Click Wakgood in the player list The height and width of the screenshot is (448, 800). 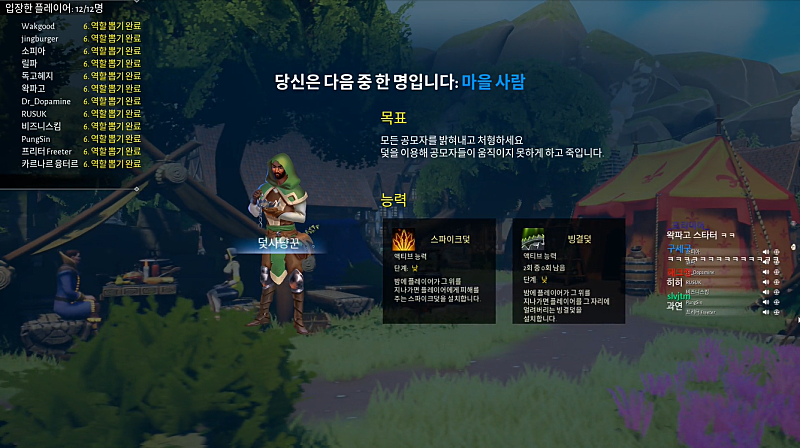pos(37,25)
